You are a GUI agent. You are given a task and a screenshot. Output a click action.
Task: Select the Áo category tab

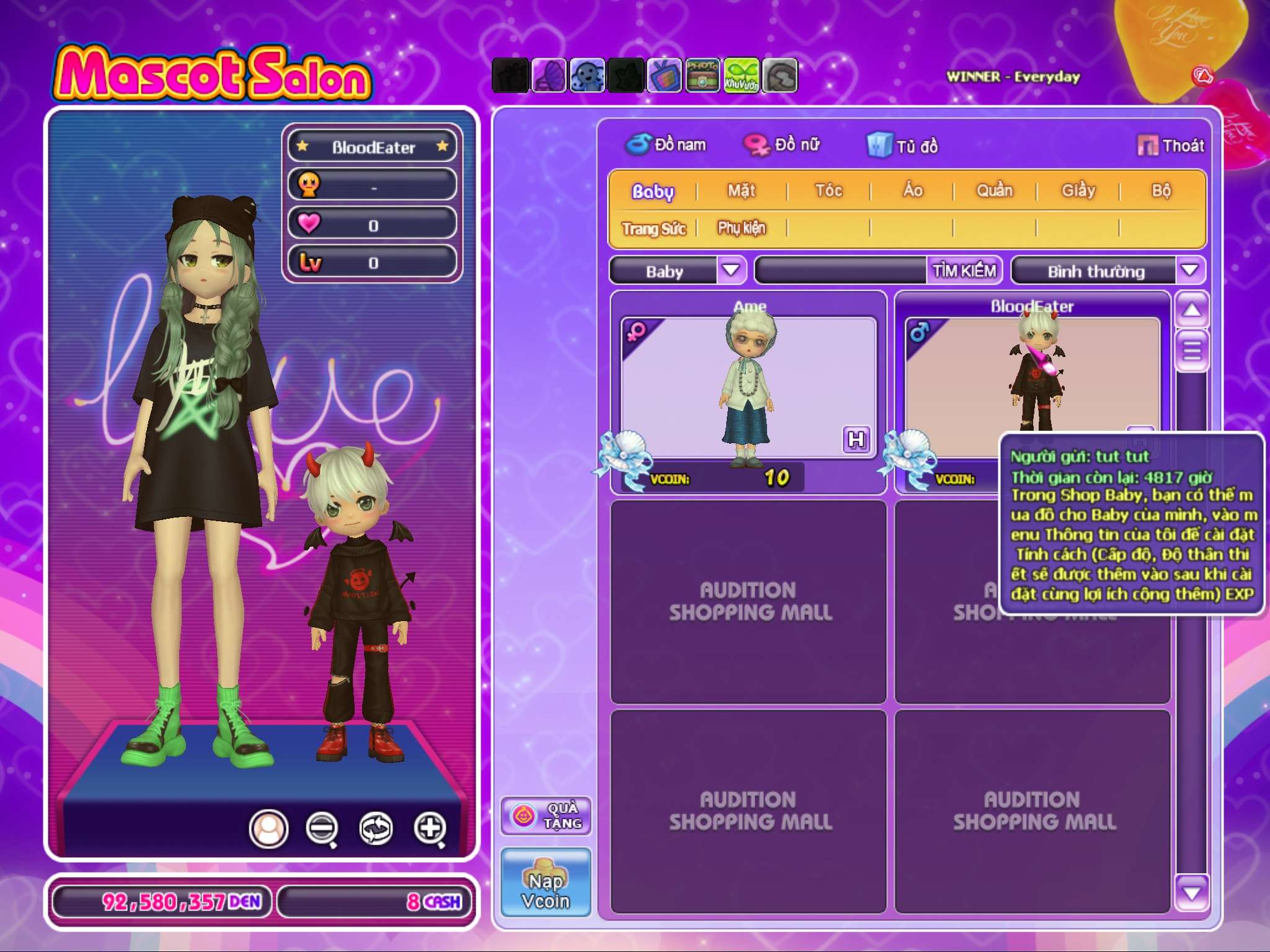[x=912, y=191]
